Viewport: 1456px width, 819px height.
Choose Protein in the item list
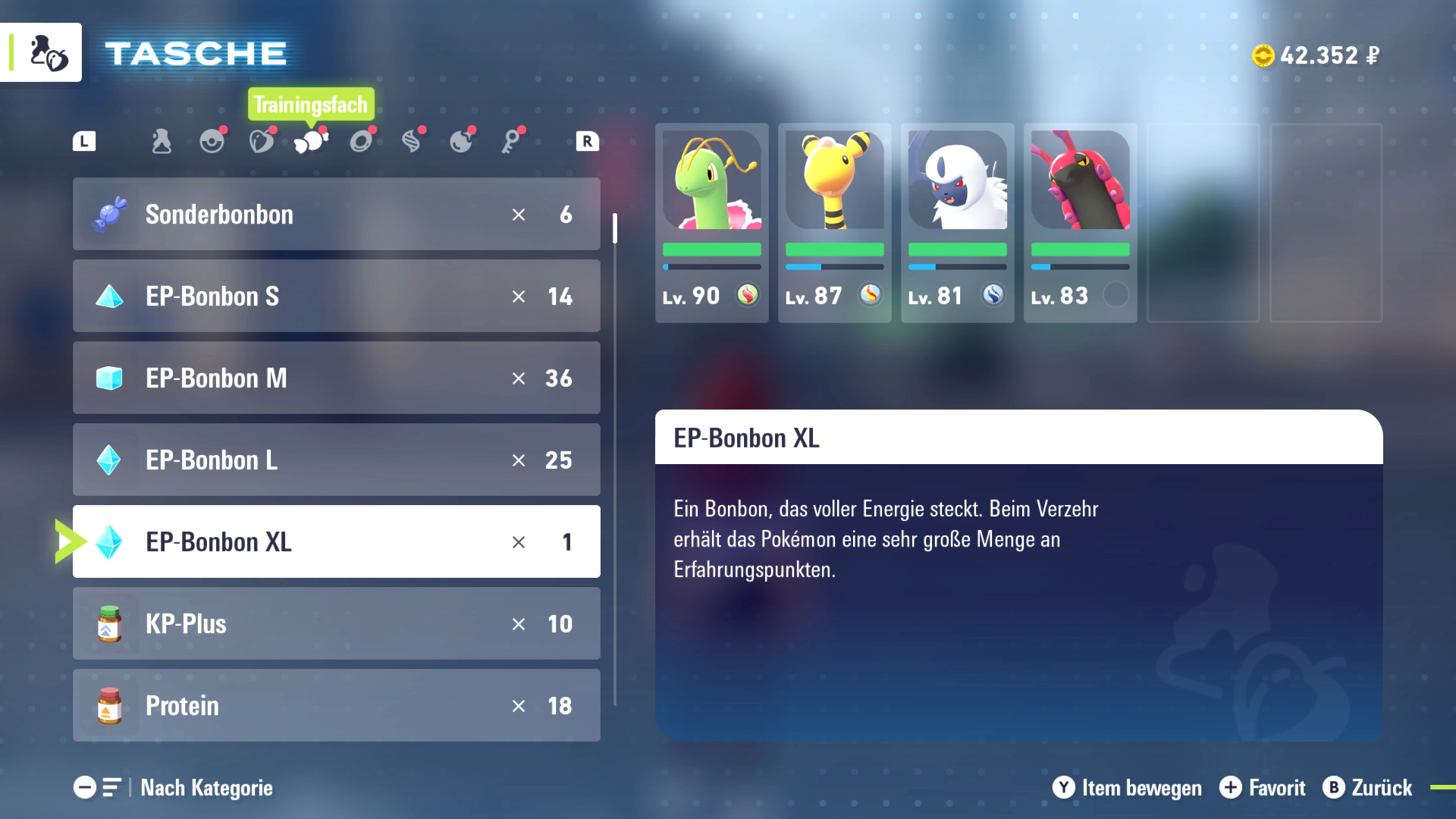point(336,706)
